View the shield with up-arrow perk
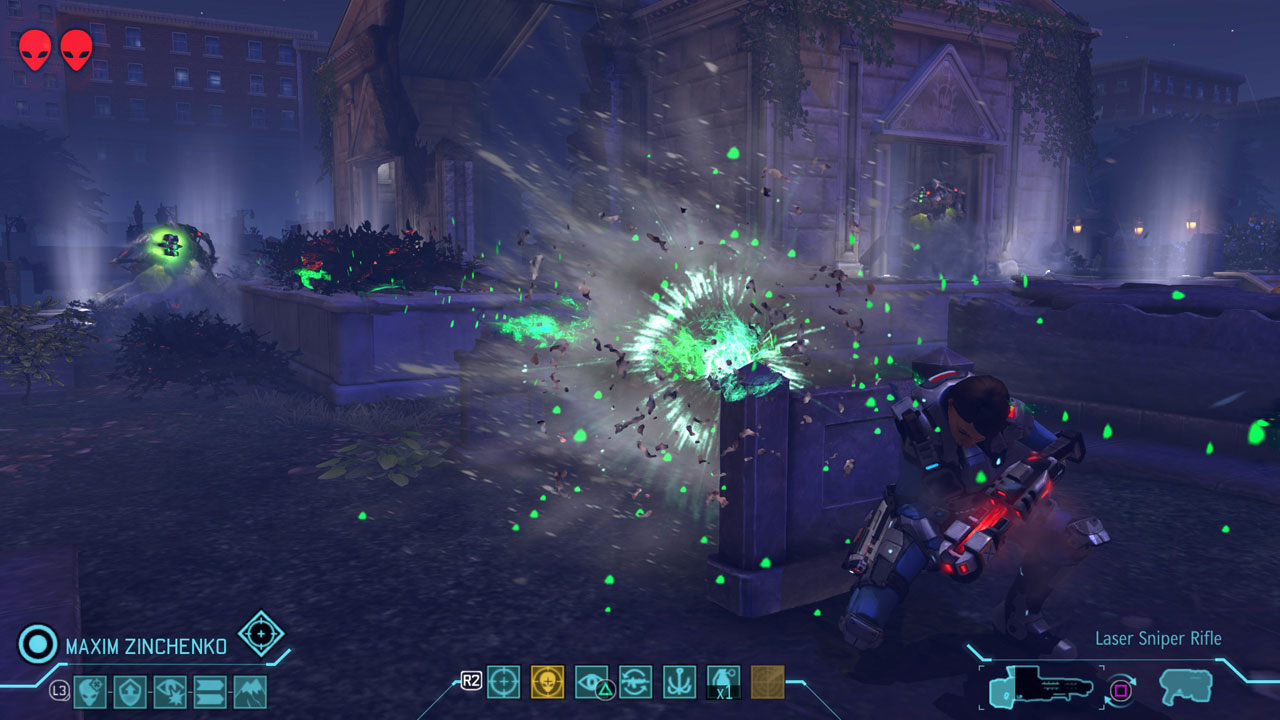 tap(130, 691)
